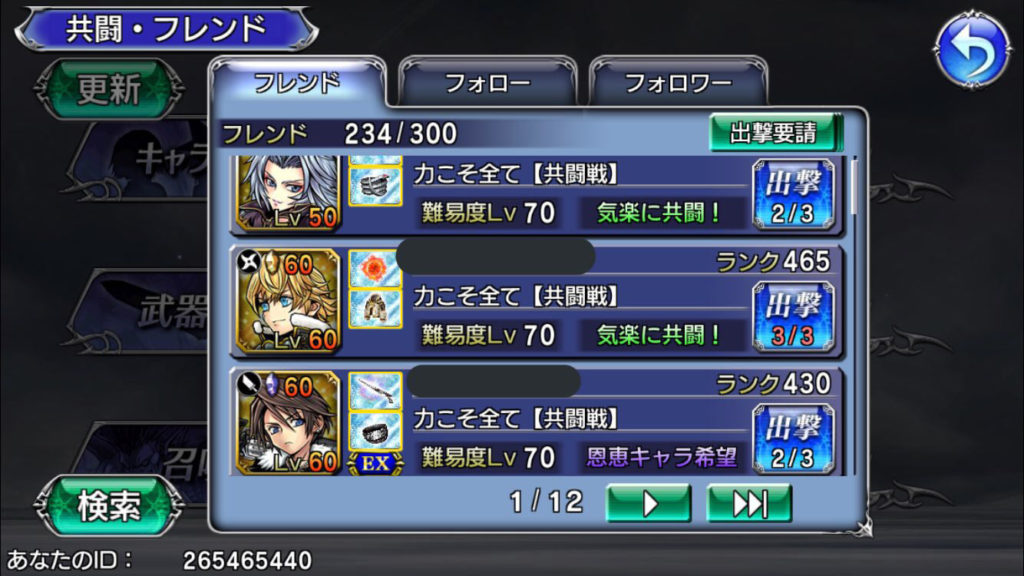This screenshot has width=1024, height=576.
Task: Click the 出撃要請 request button
Action: (773, 133)
